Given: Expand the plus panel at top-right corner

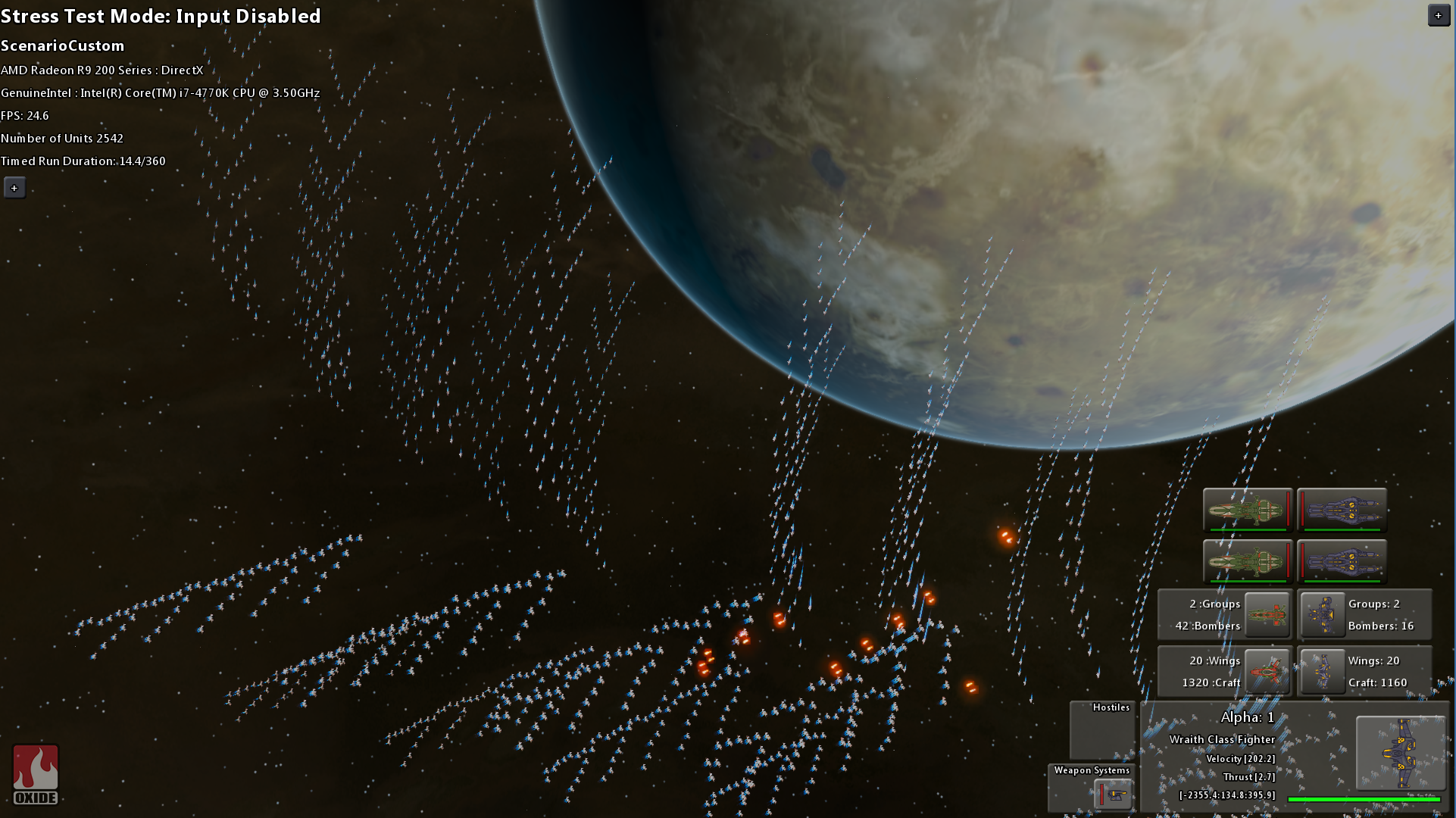Looking at the screenshot, I should pos(1439,14).
